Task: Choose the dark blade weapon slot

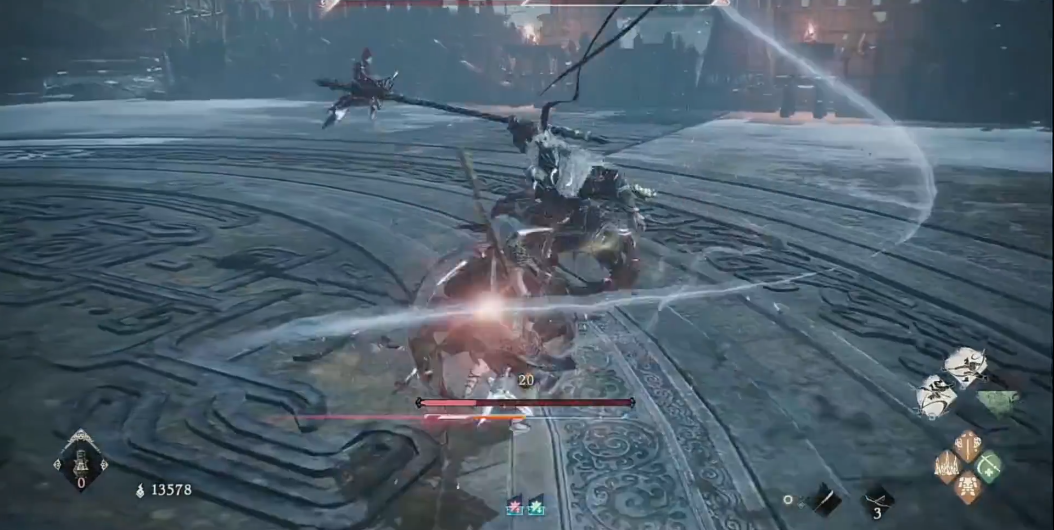Action: coord(824,500)
